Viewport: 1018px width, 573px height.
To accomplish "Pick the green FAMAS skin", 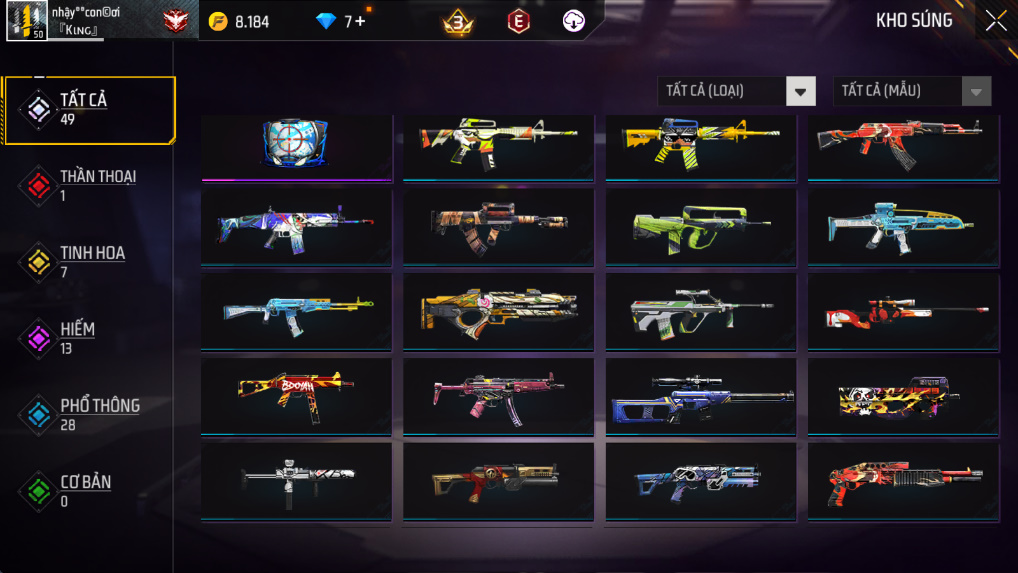I will tap(701, 227).
